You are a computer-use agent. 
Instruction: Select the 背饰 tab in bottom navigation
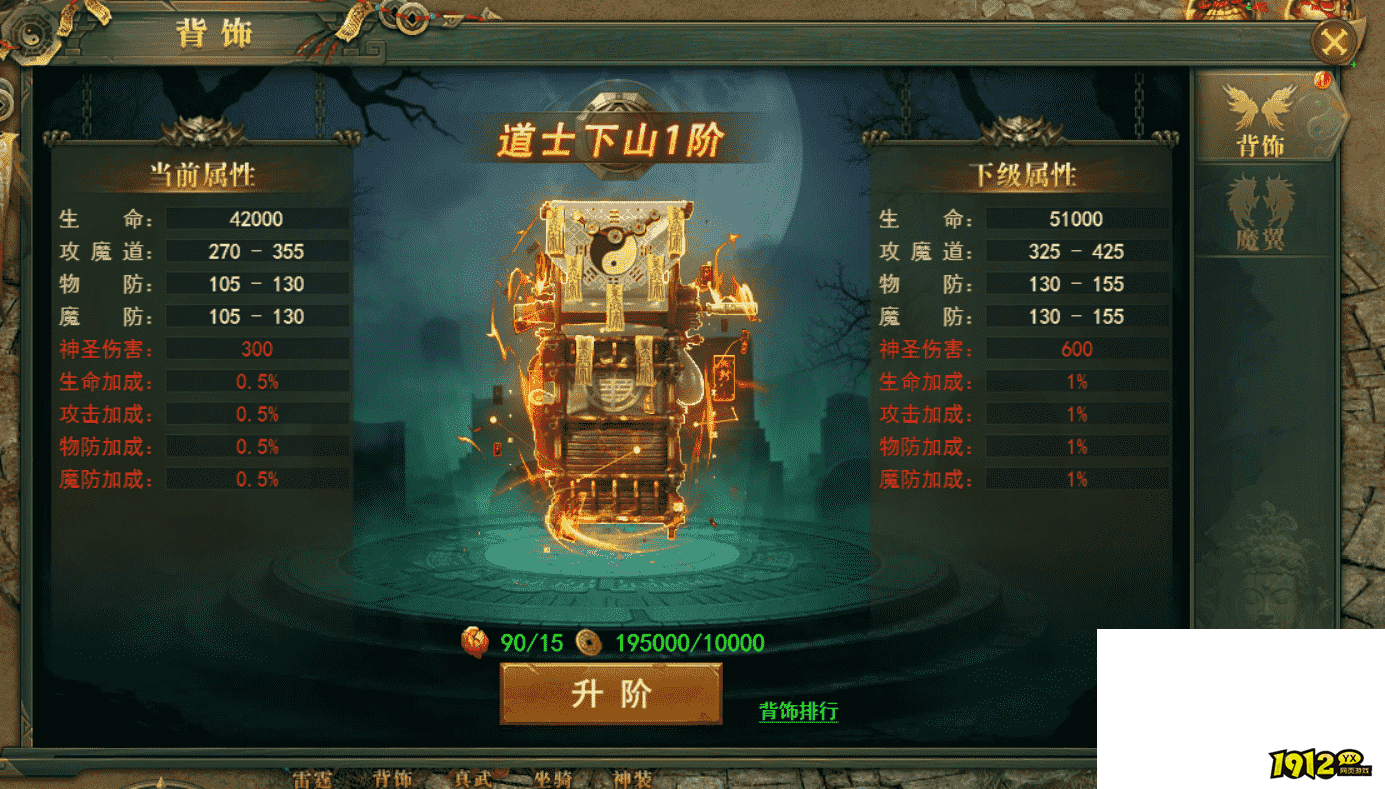click(392, 780)
